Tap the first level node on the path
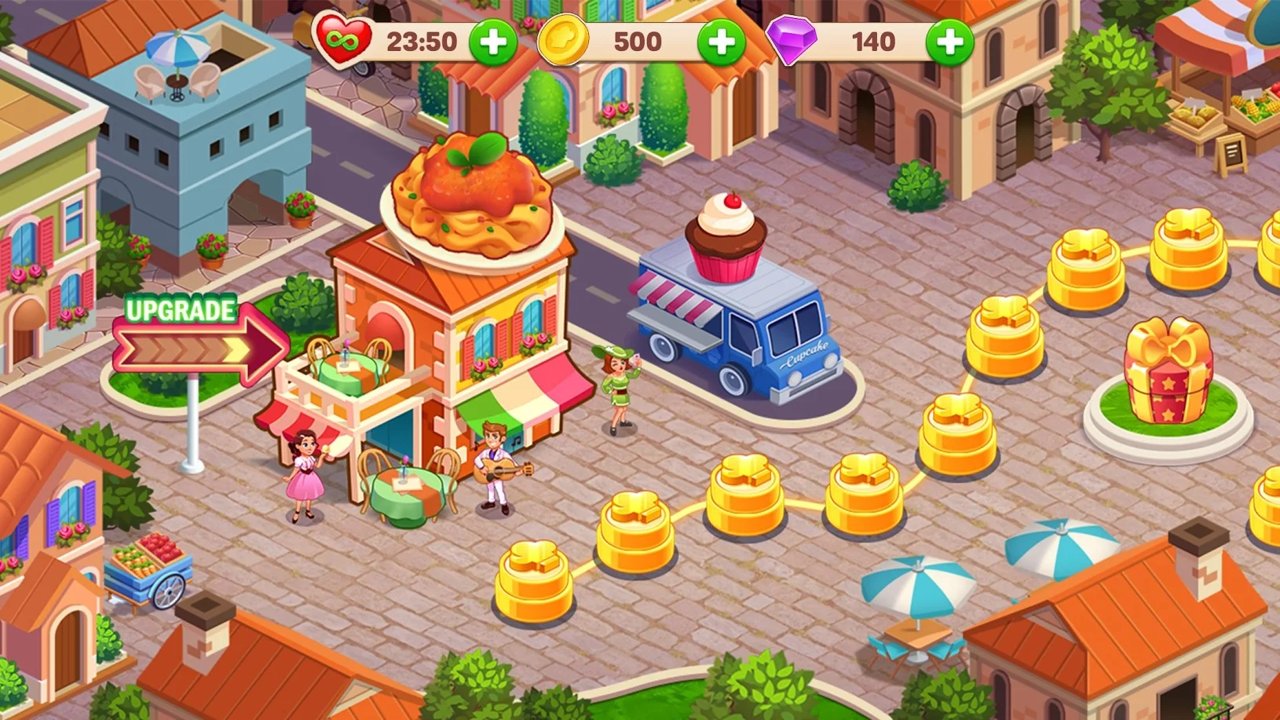Viewport: 1280px width, 720px height. pyautogui.click(x=537, y=580)
